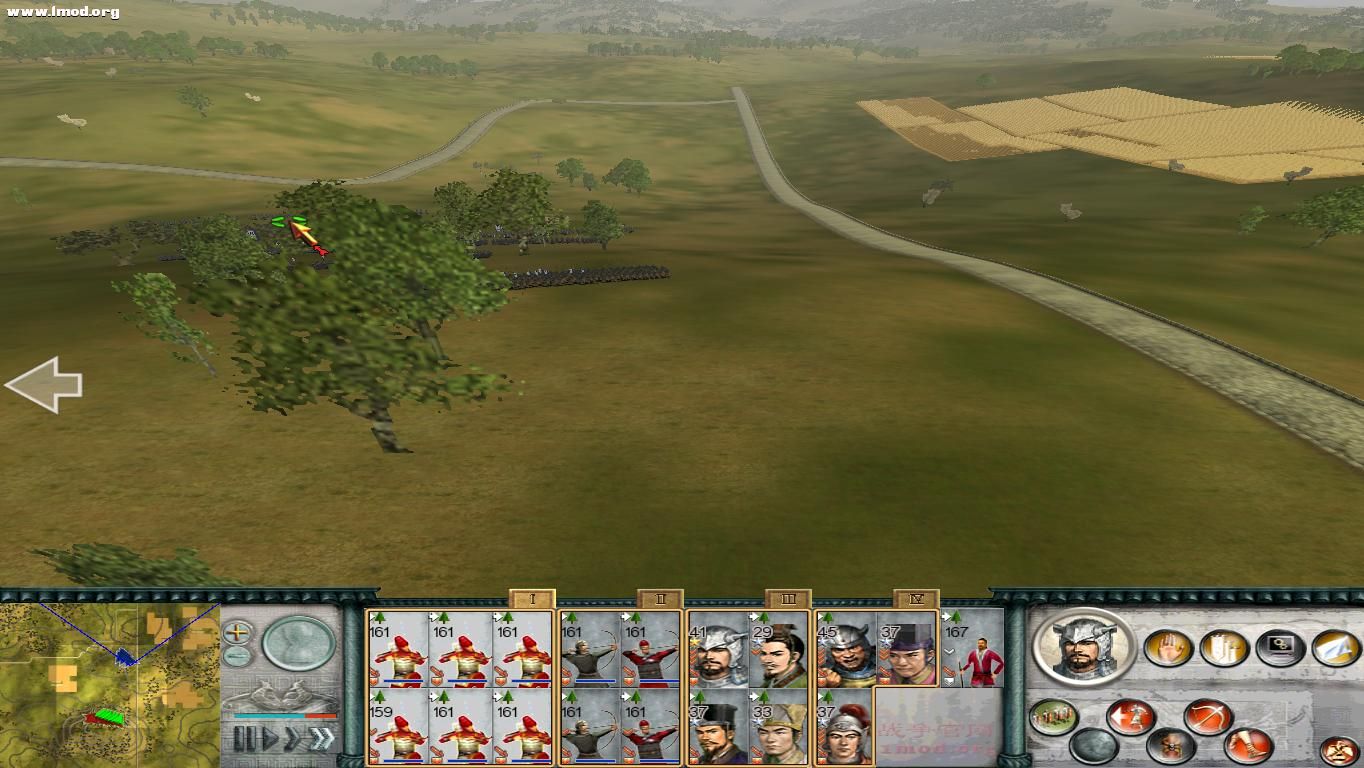
Task: Toggle fire at will bow icon
Action: pos(1207,716)
